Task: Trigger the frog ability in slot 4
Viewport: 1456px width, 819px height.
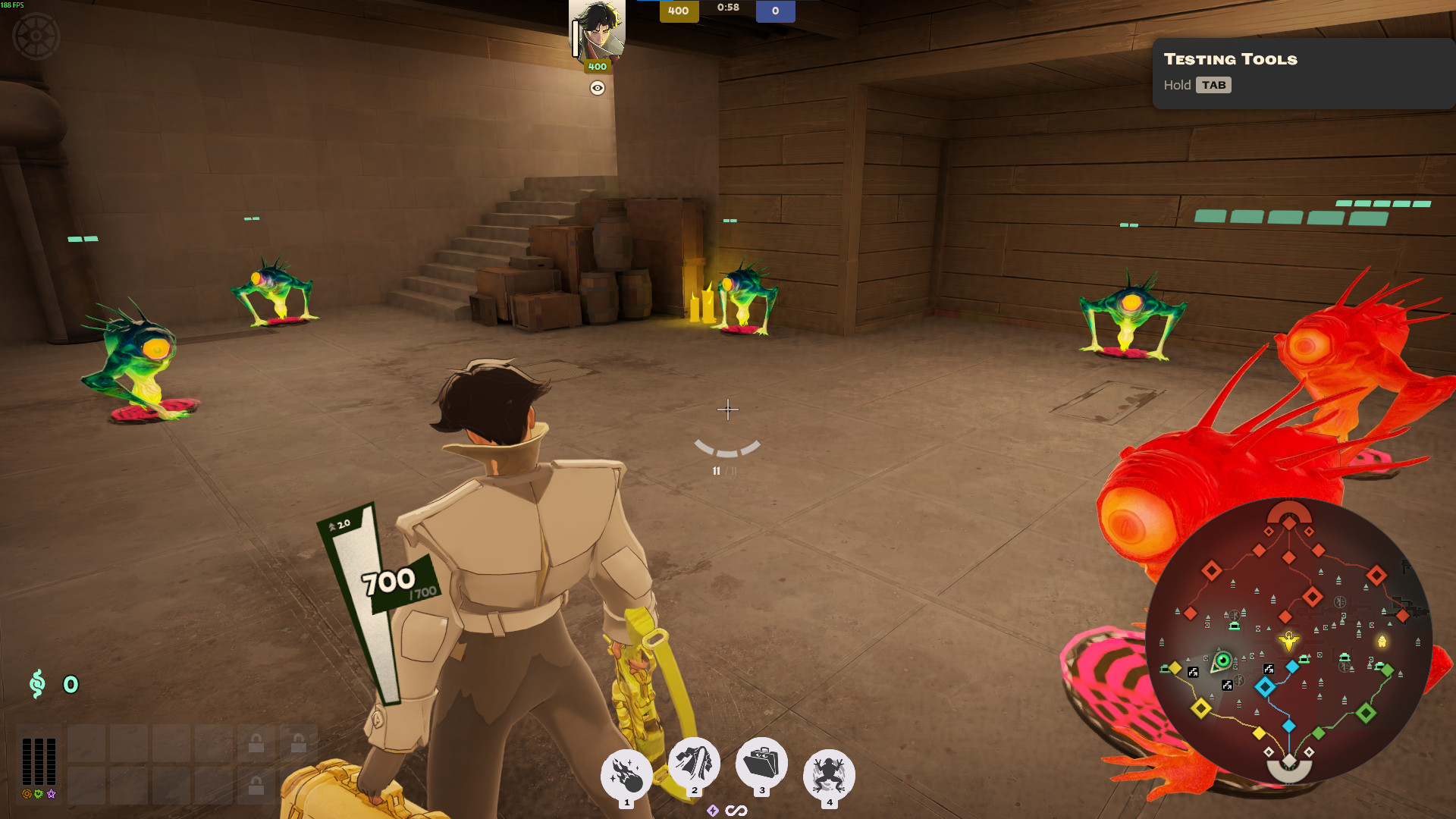Action: click(x=829, y=775)
